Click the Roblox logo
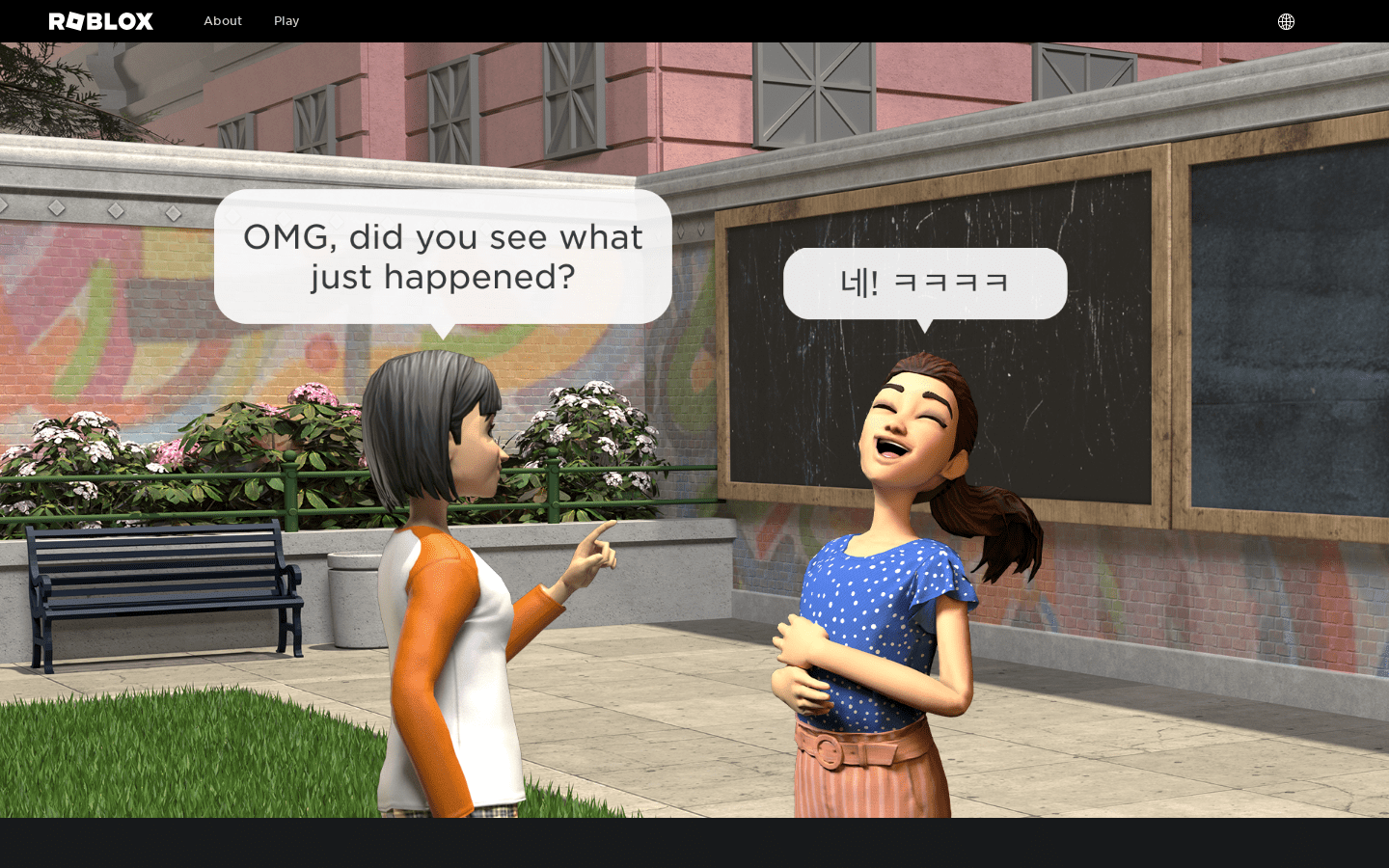Image resolution: width=1389 pixels, height=868 pixels. coord(101,21)
